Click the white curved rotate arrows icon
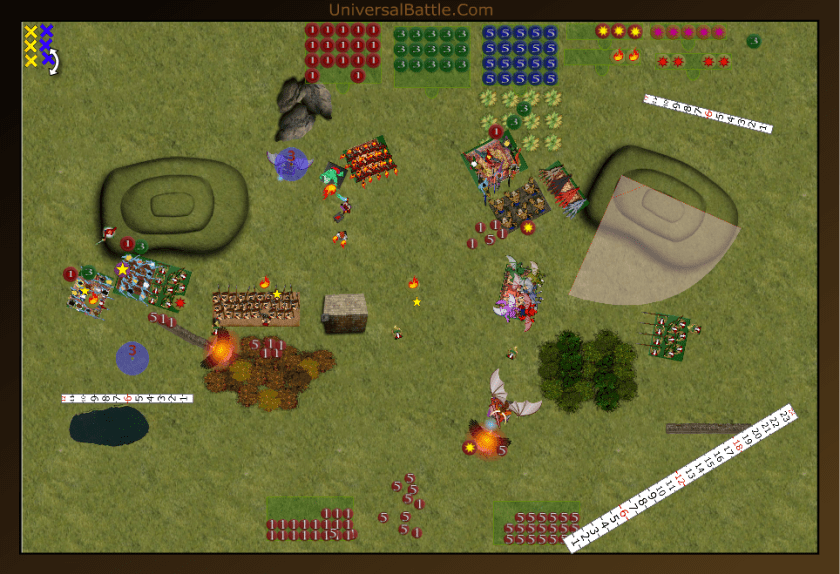Image resolution: width=840 pixels, height=574 pixels. (x=54, y=64)
